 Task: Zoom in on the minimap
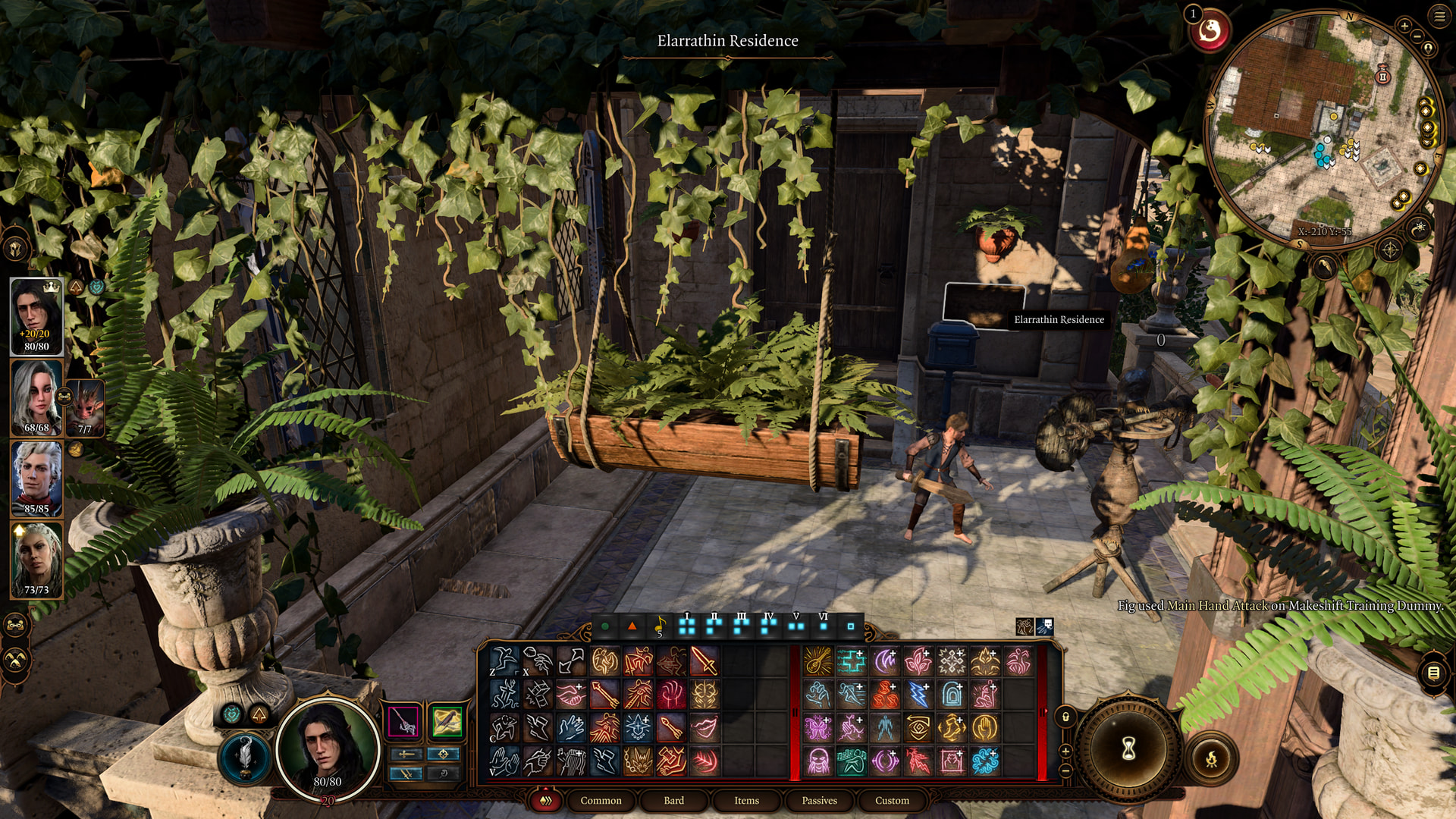point(1404,26)
